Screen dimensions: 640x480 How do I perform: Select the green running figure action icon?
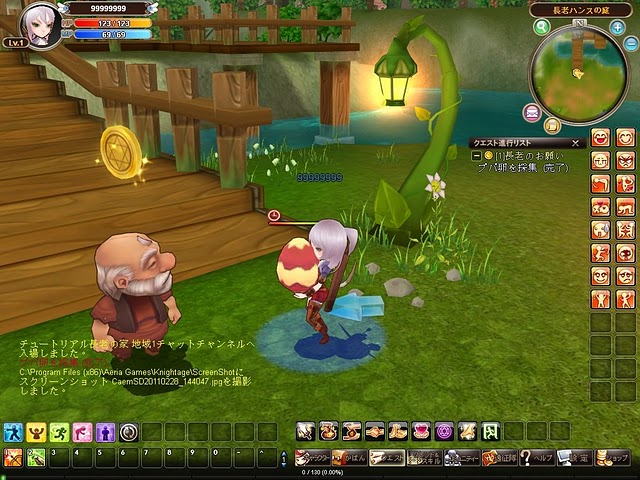59,432
